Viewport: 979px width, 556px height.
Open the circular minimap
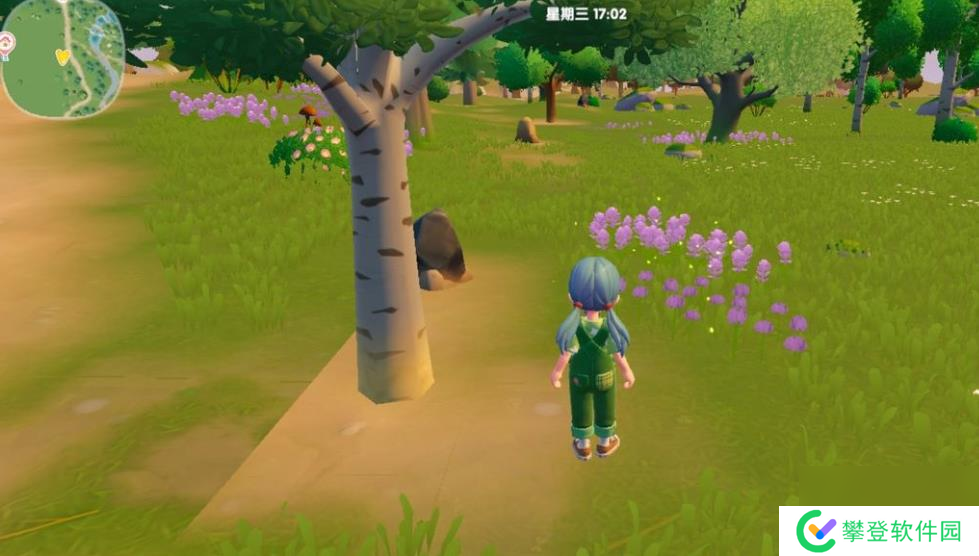tap(62, 57)
